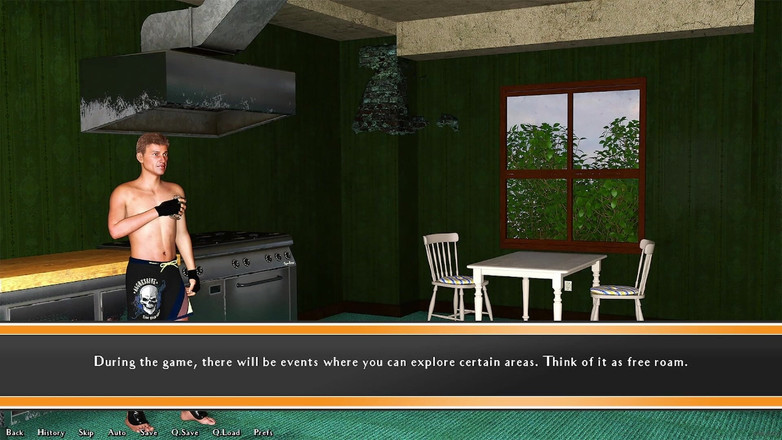Activate Skip in the quick menu

coord(86,432)
